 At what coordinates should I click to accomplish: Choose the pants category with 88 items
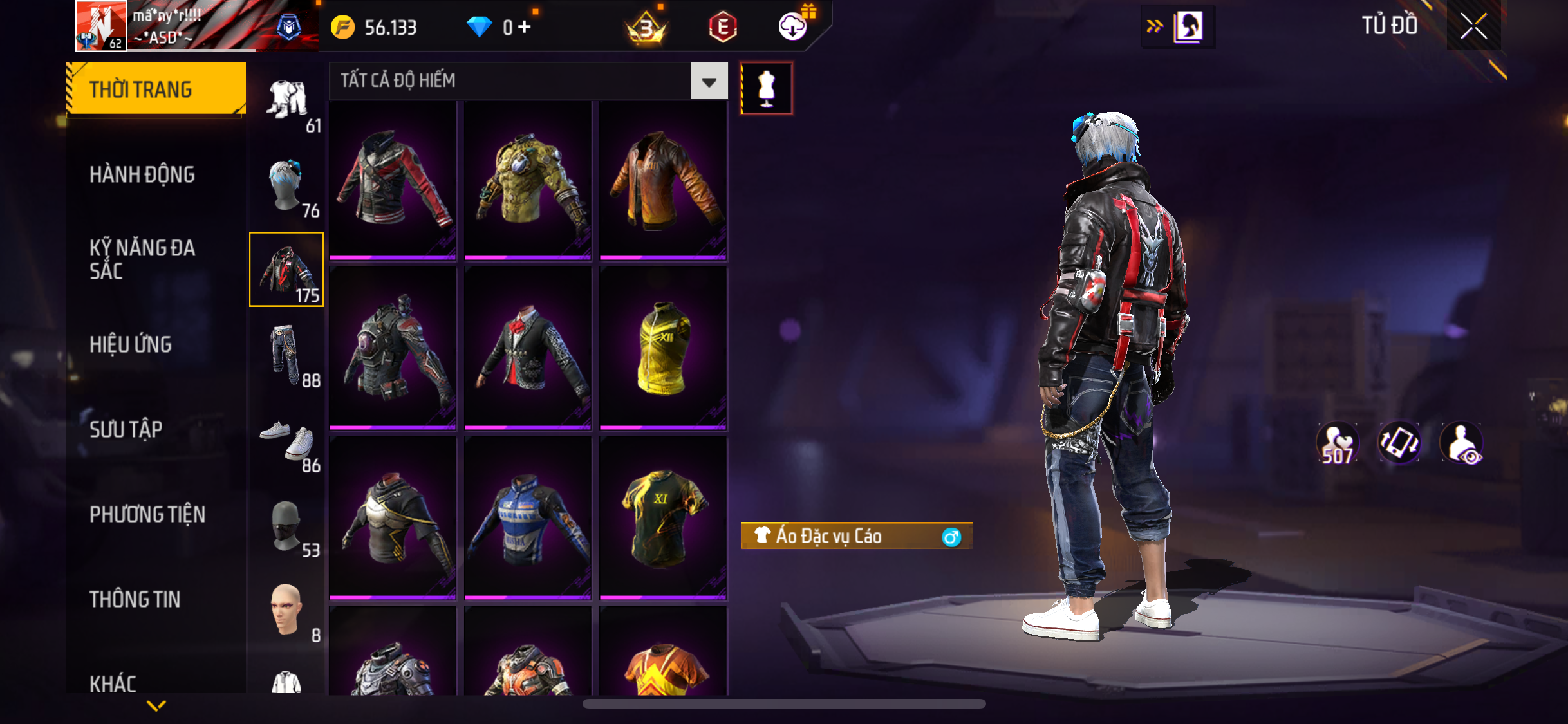click(x=286, y=356)
